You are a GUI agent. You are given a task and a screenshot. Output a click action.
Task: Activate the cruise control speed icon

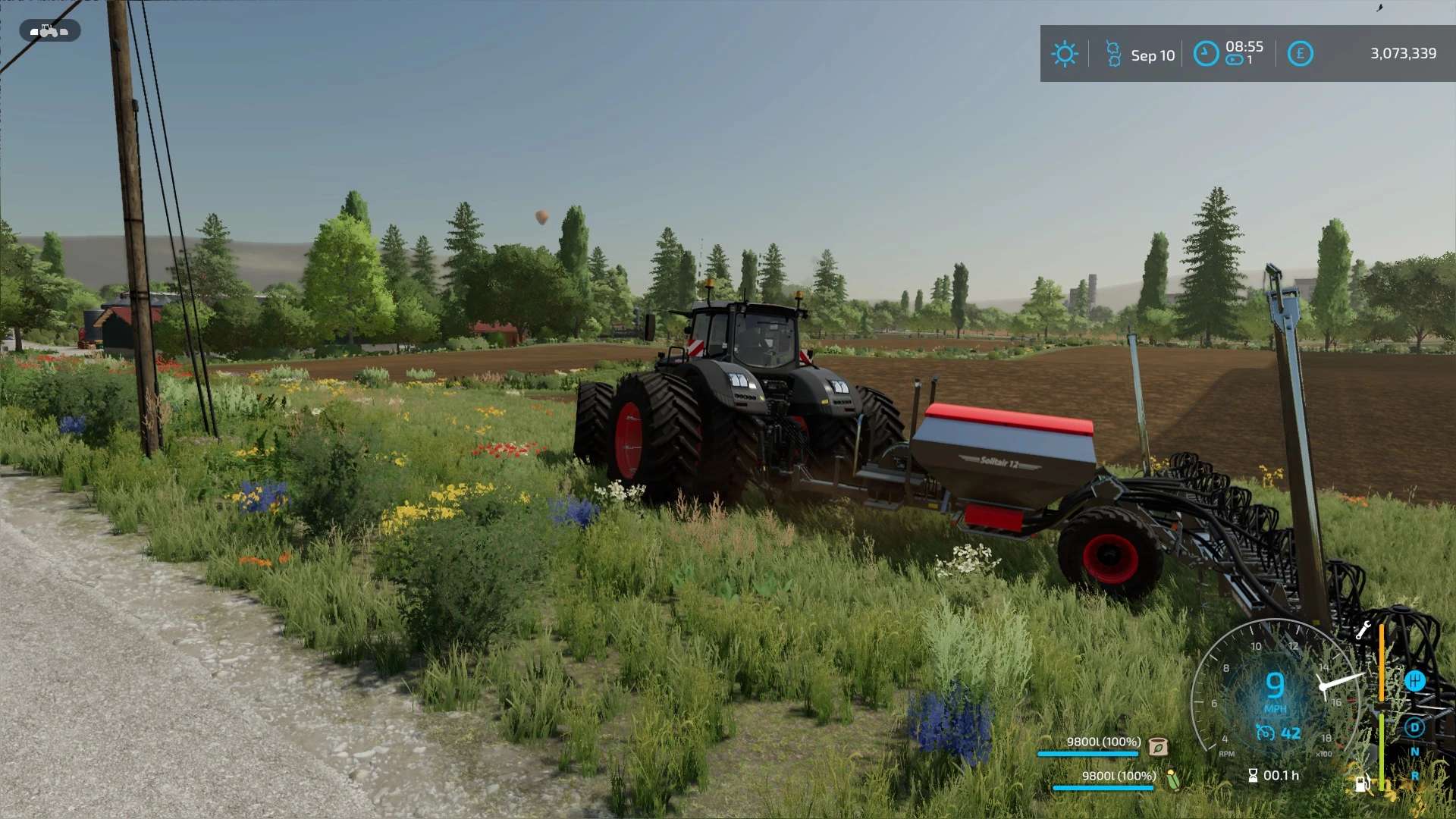tap(1265, 733)
